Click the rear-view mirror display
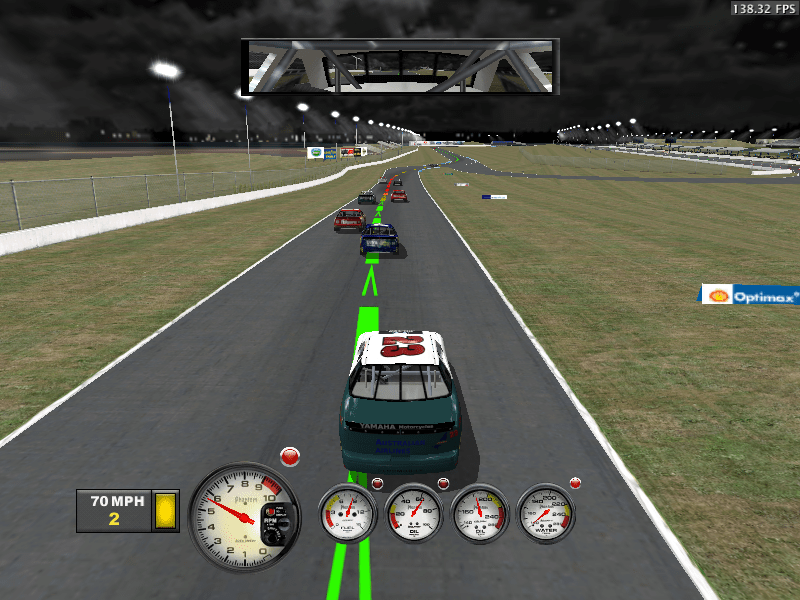Viewport: 800px width, 600px height. pos(400,67)
